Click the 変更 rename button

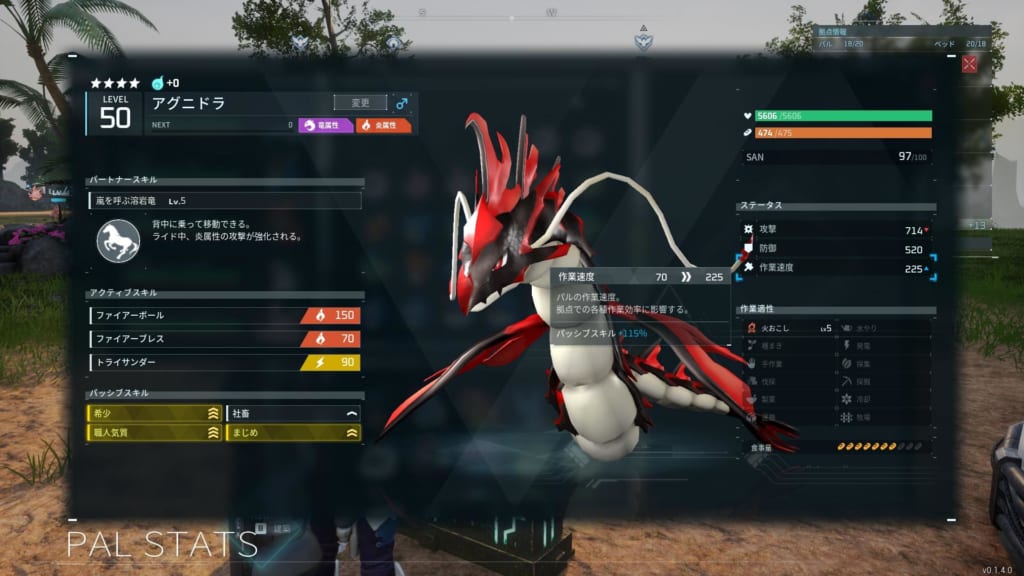tap(360, 102)
